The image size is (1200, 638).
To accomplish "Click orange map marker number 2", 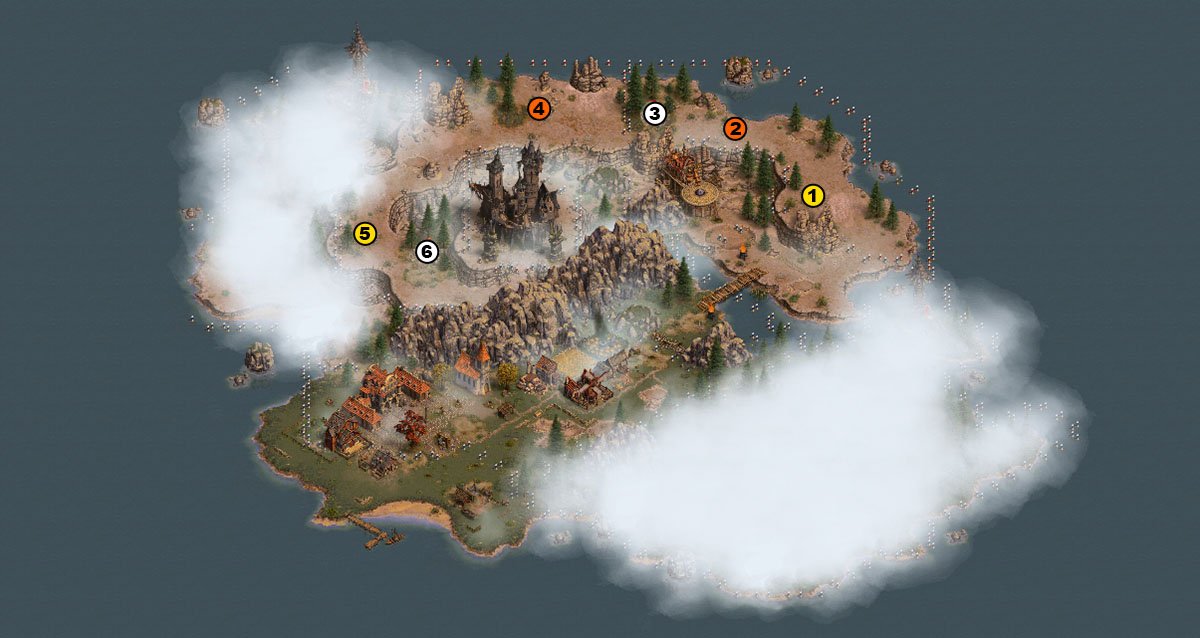I will tap(735, 128).
